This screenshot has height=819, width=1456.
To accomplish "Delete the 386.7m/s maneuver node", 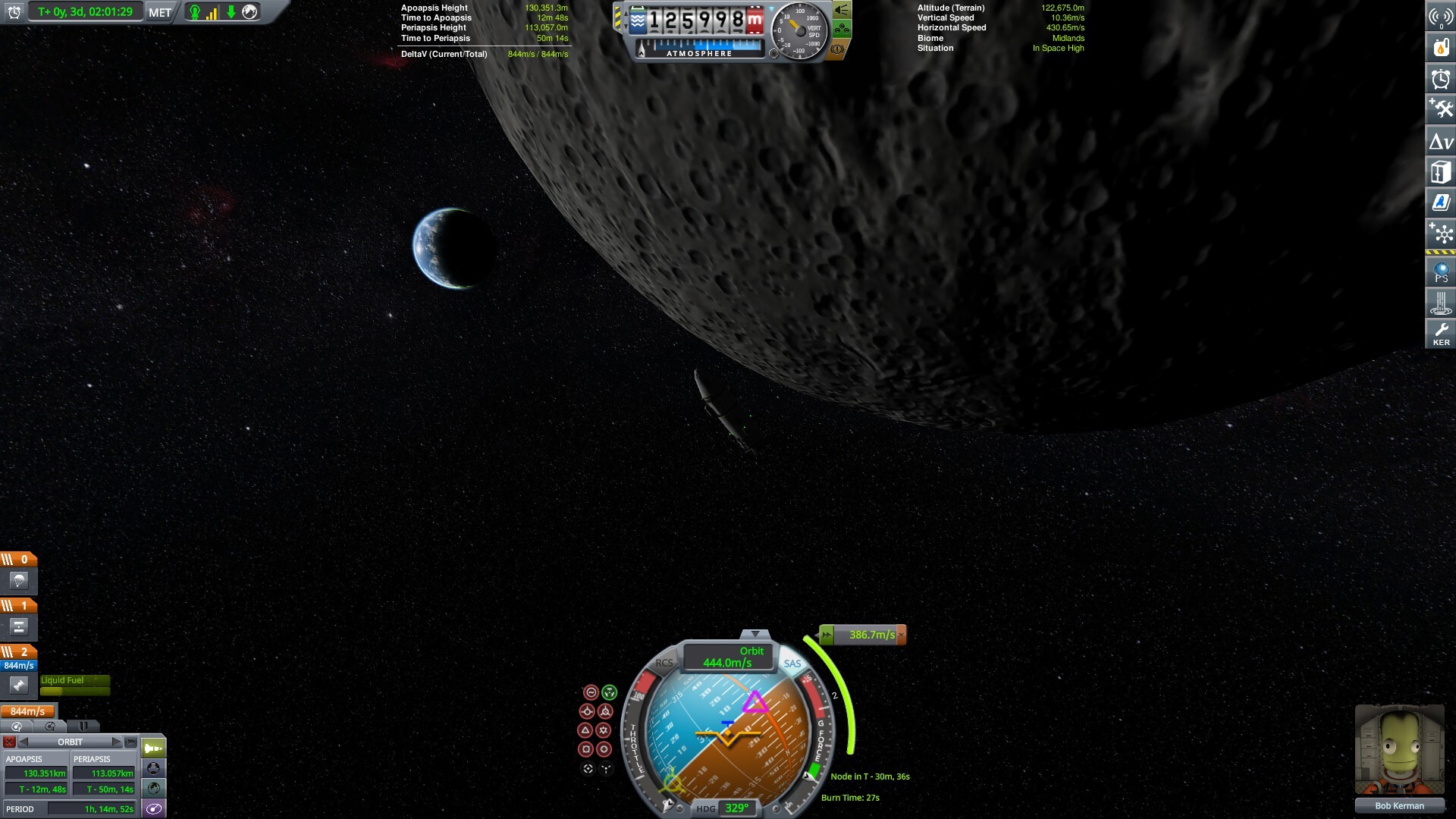I will point(901,635).
